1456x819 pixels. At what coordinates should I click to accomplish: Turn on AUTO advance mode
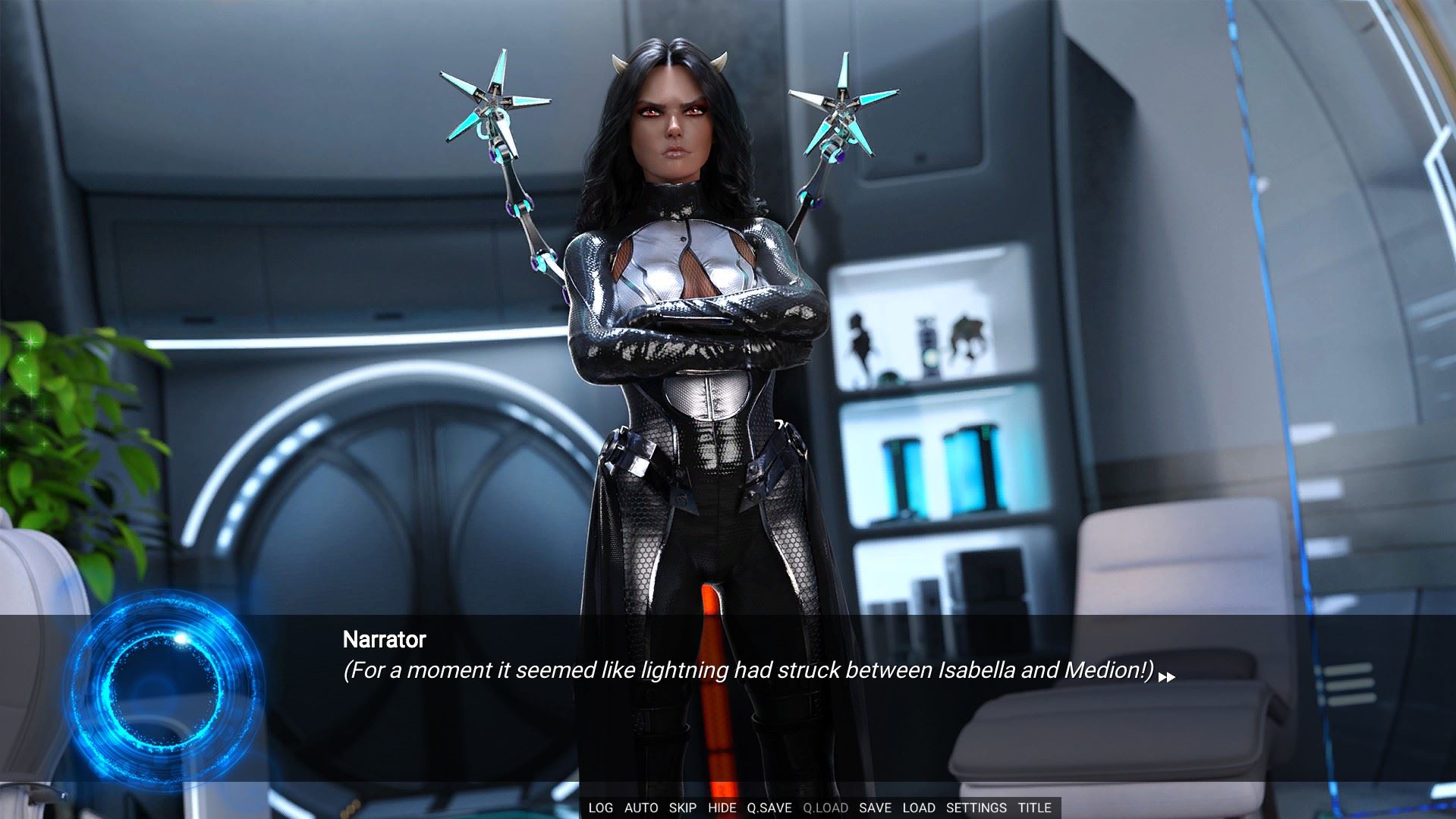641,808
